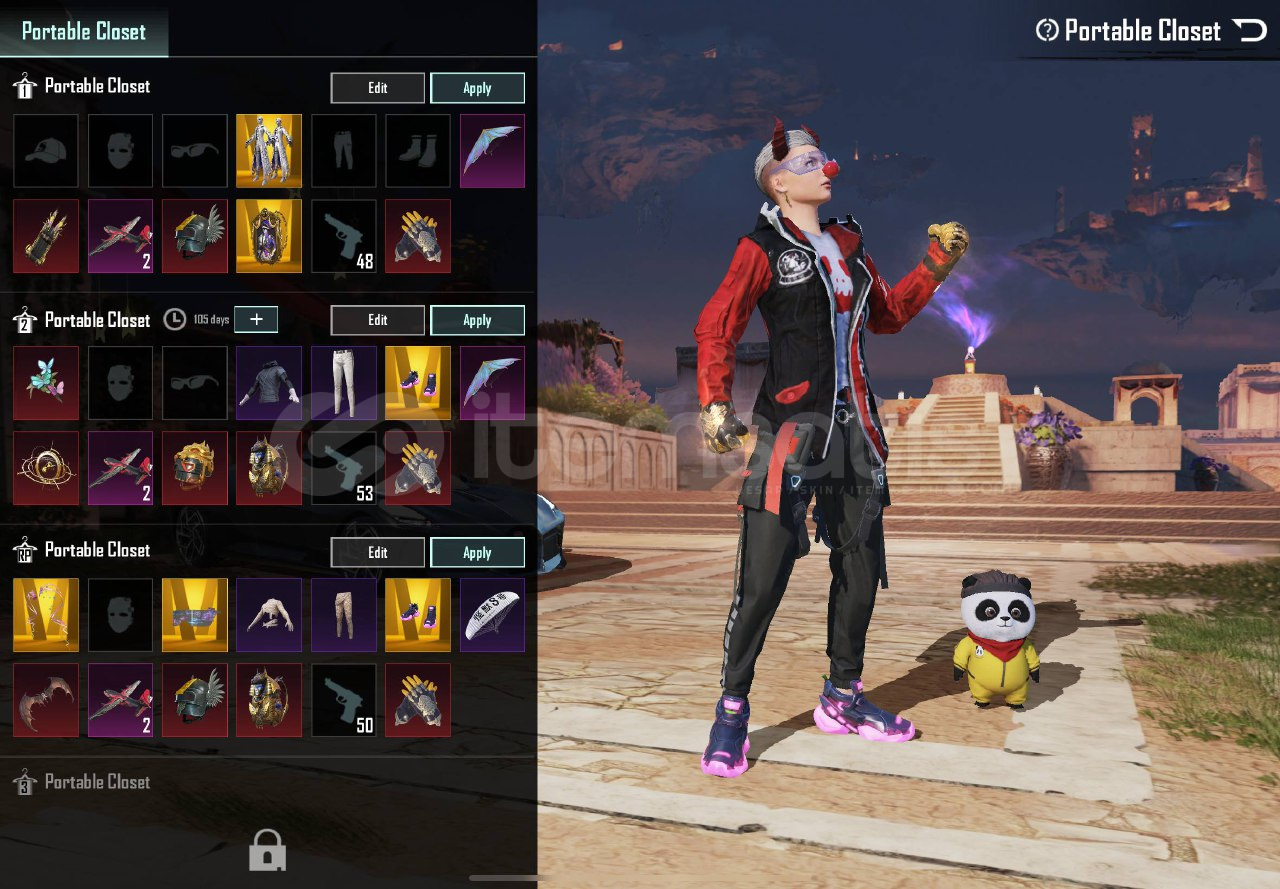Edit the third Portable Closet preset
This screenshot has height=889, width=1280.
(x=377, y=552)
